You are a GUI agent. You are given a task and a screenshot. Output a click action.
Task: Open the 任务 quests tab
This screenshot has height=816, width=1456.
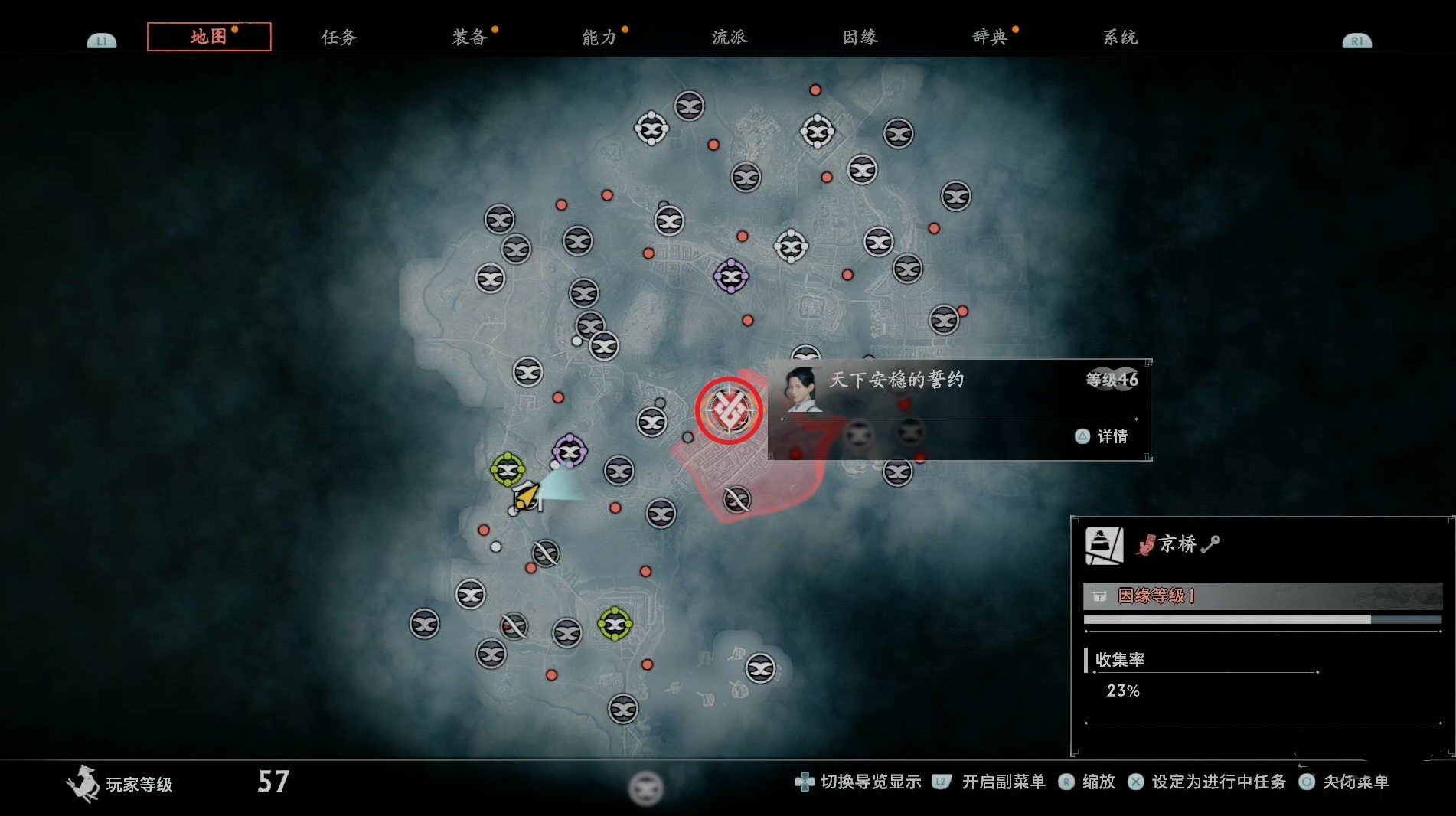coord(338,37)
